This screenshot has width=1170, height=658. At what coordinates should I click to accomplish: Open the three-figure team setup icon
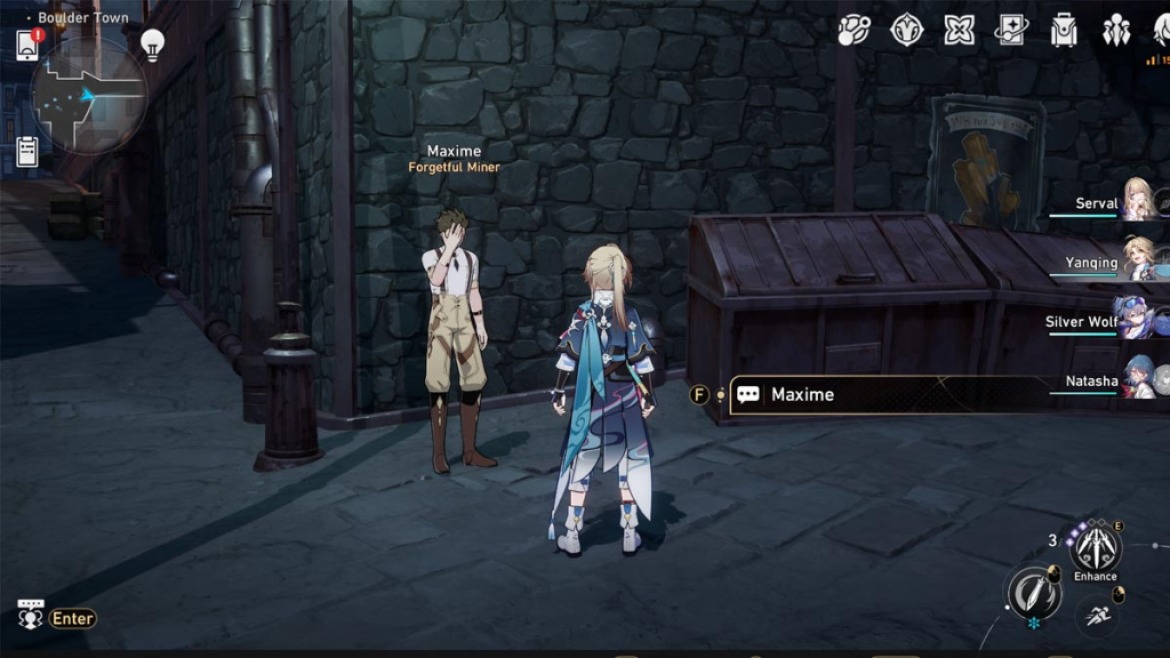pos(1116,31)
